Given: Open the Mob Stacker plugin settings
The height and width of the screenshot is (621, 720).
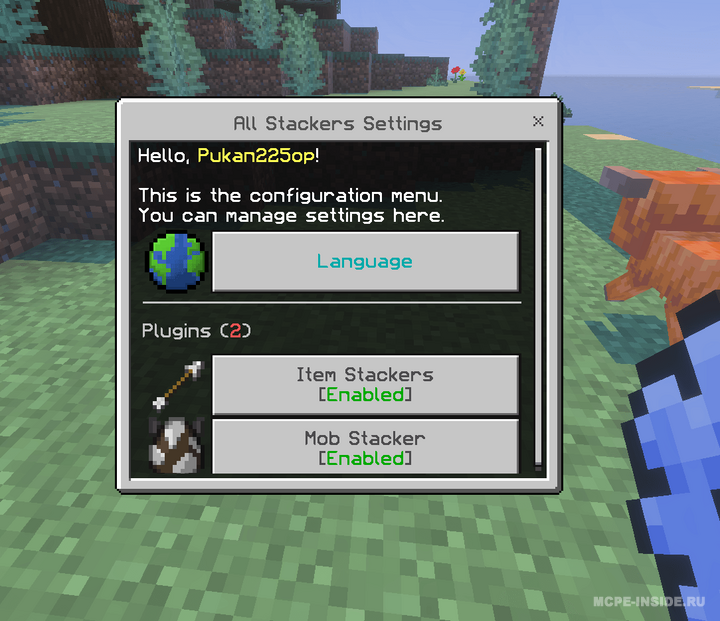Looking at the screenshot, I should coord(365,447).
